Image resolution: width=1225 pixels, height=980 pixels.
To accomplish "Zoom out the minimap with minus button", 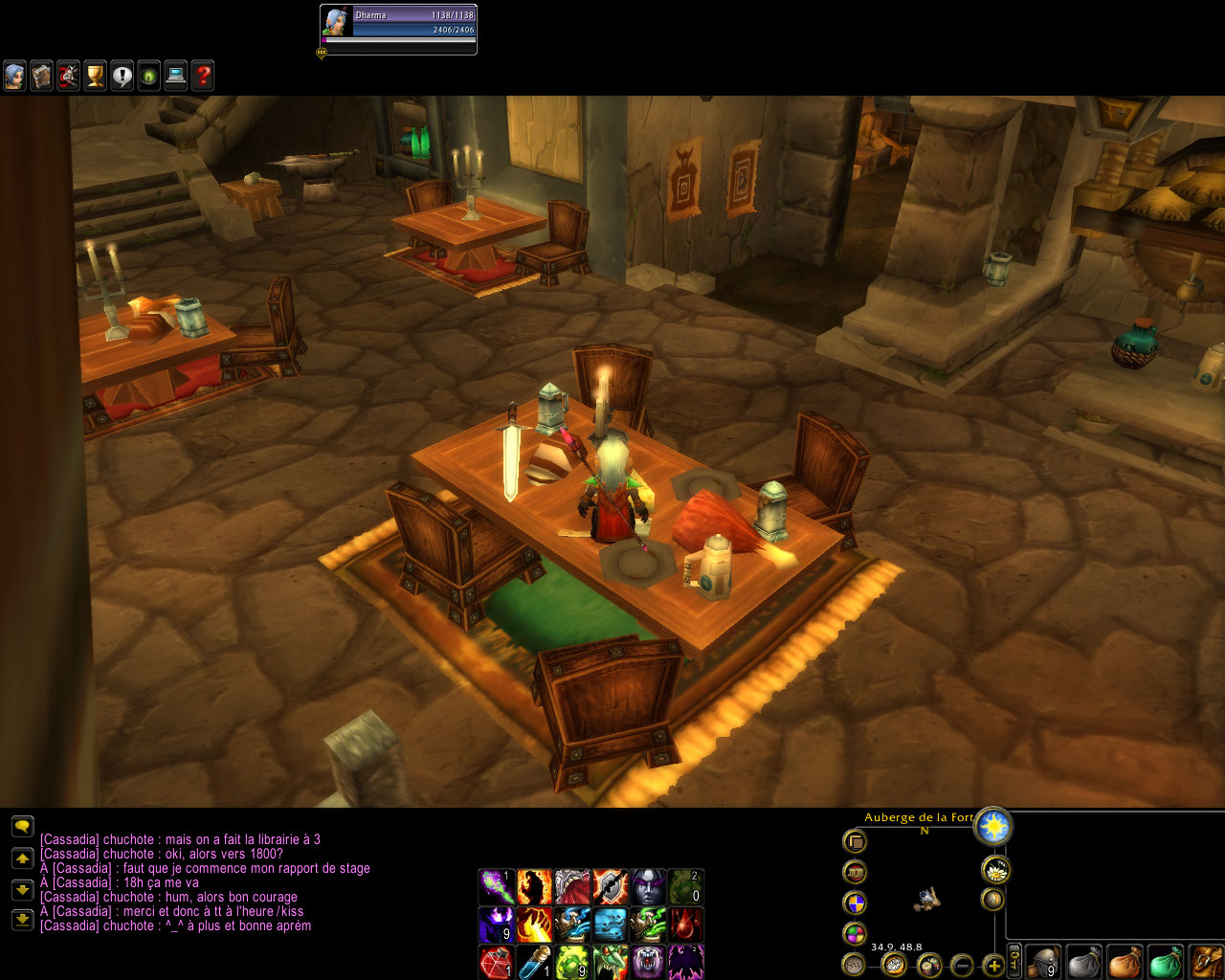I will [x=962, y=965].
